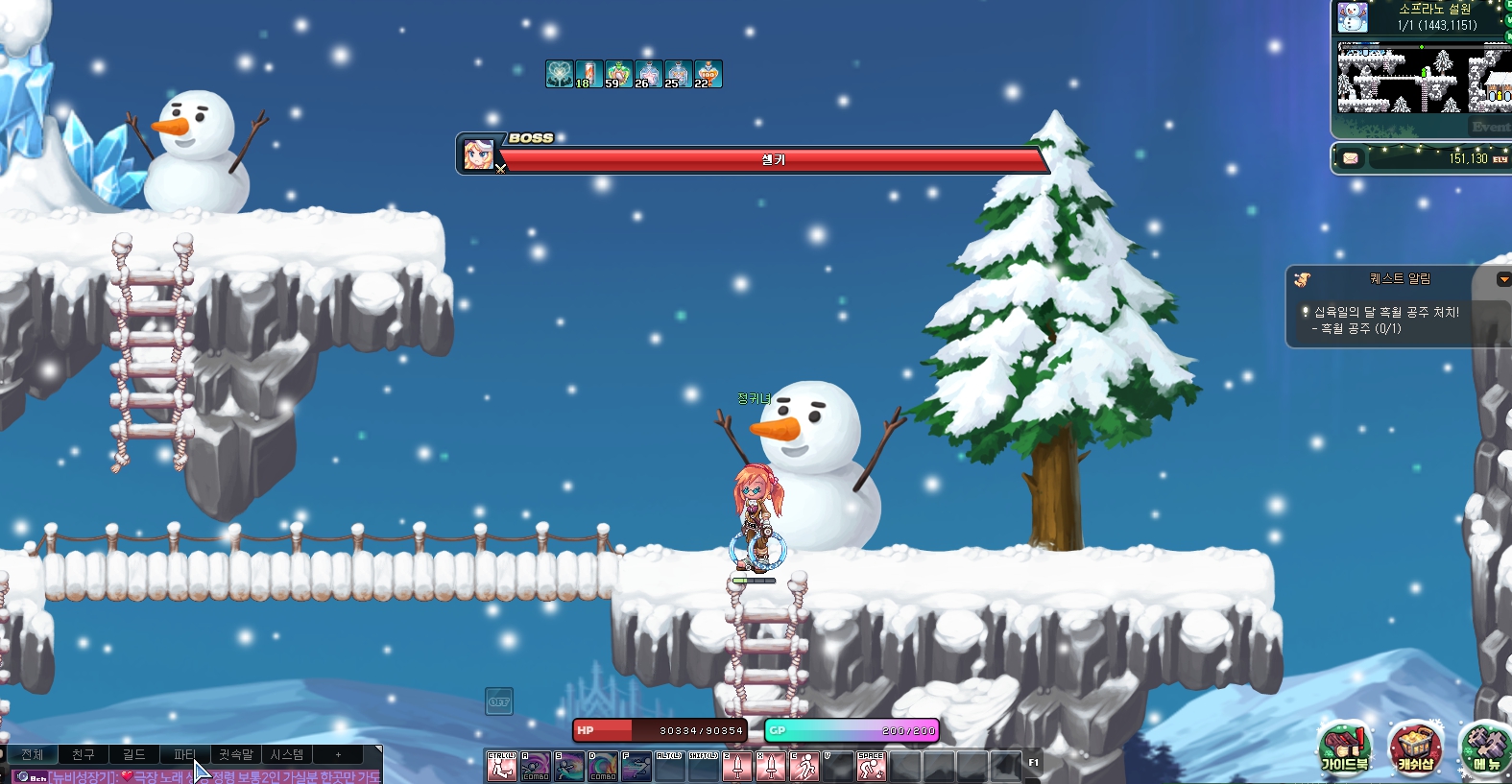
Task: Open the 가이드북 guidebook
Action: (1344, 748)
